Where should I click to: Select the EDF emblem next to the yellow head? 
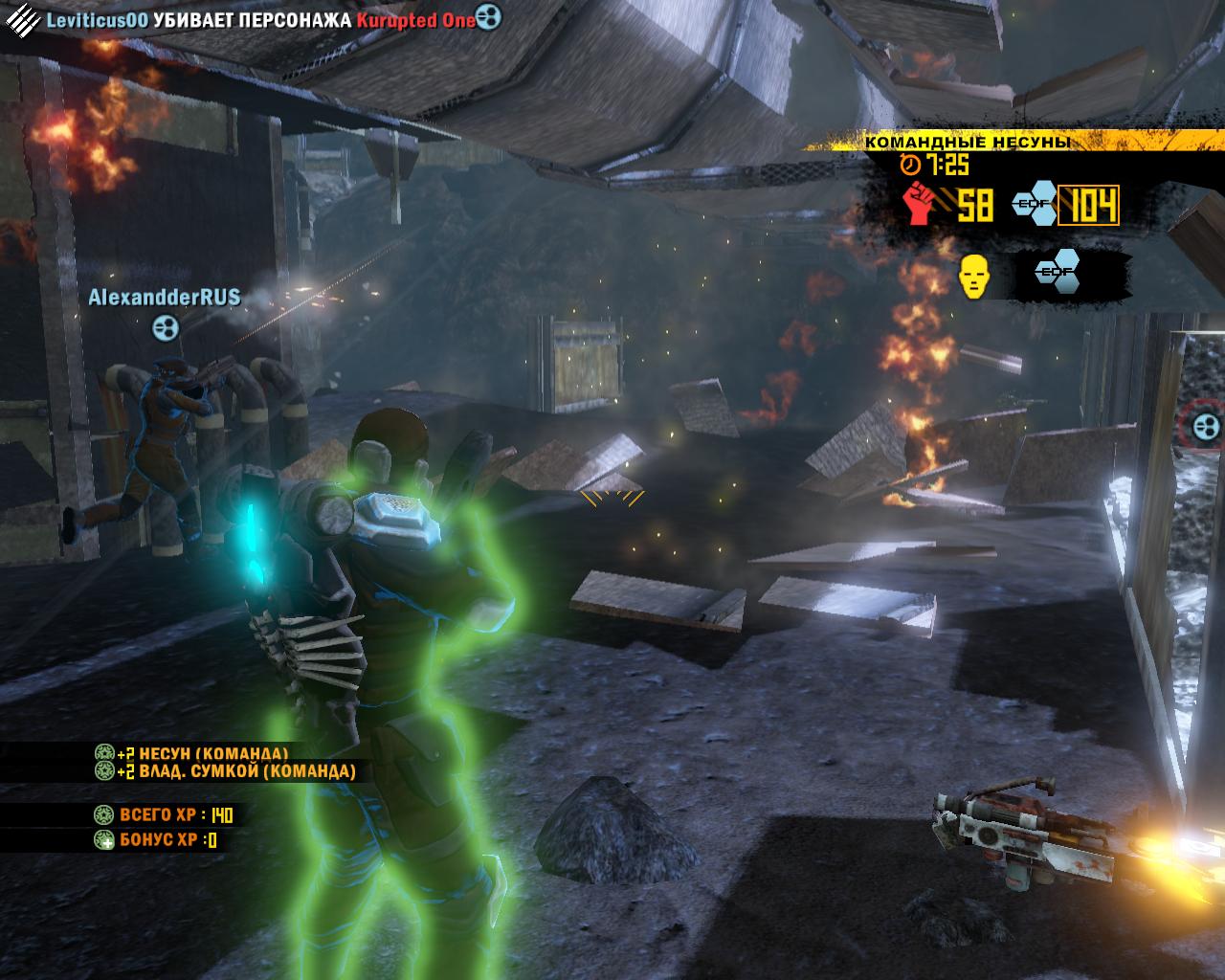click(x=1058, y=276)
